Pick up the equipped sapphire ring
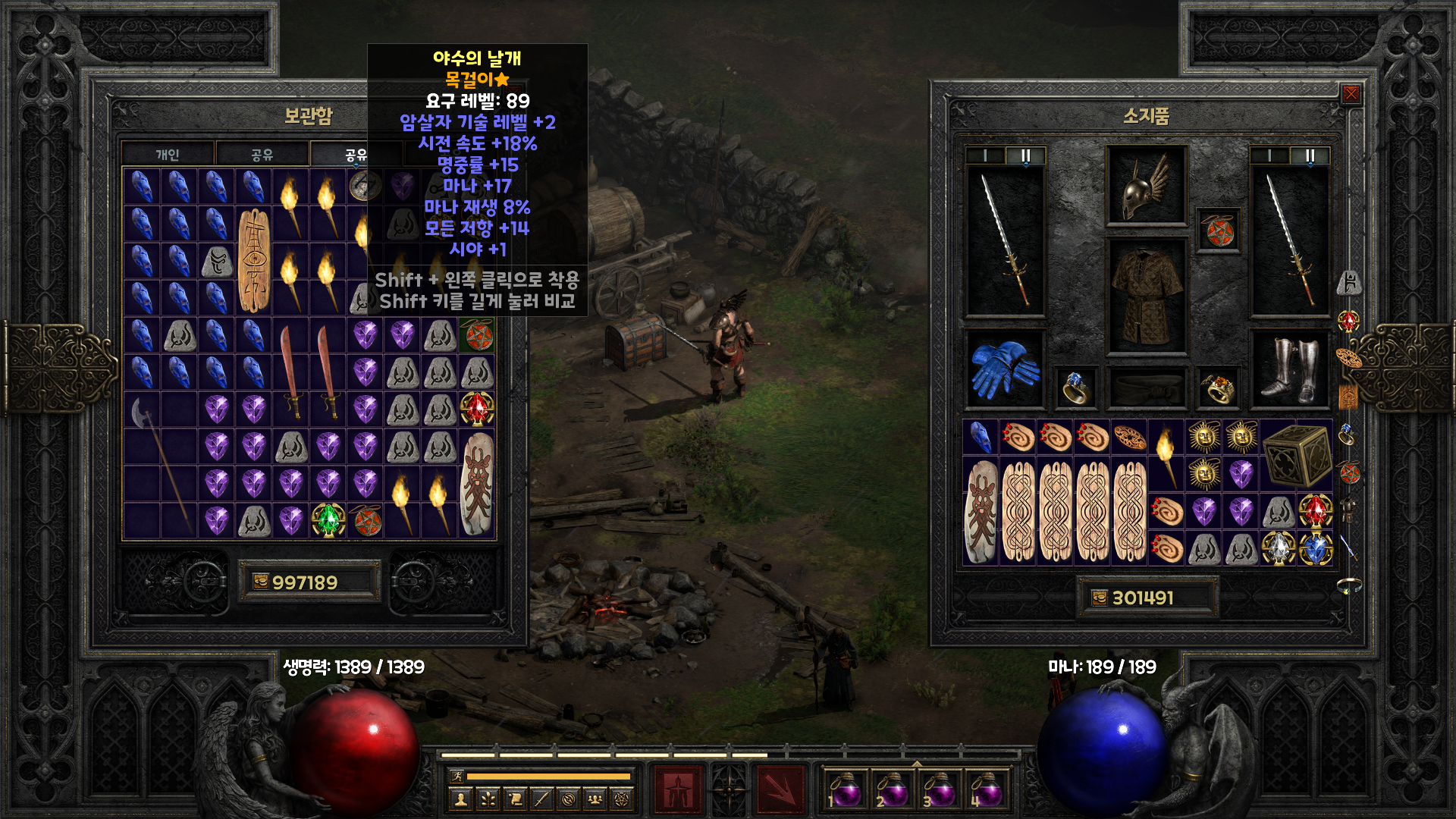 1075,388
